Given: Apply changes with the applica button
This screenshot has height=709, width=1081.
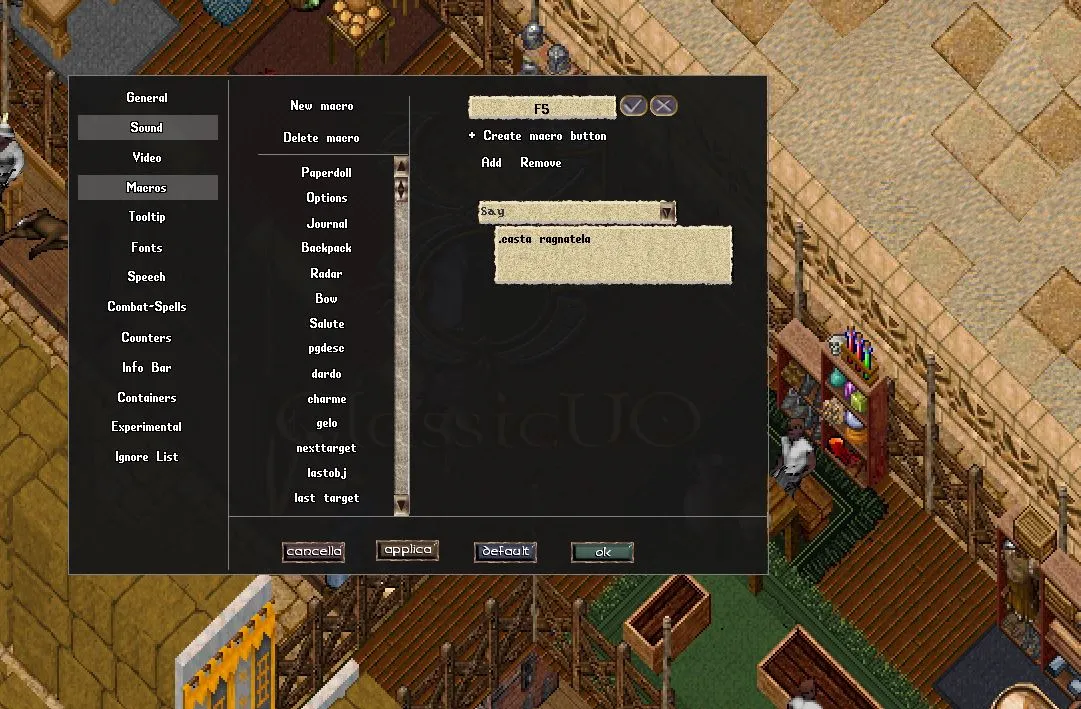Looking at the screenshot, I should pyautogui.click(x=407, y=550).
